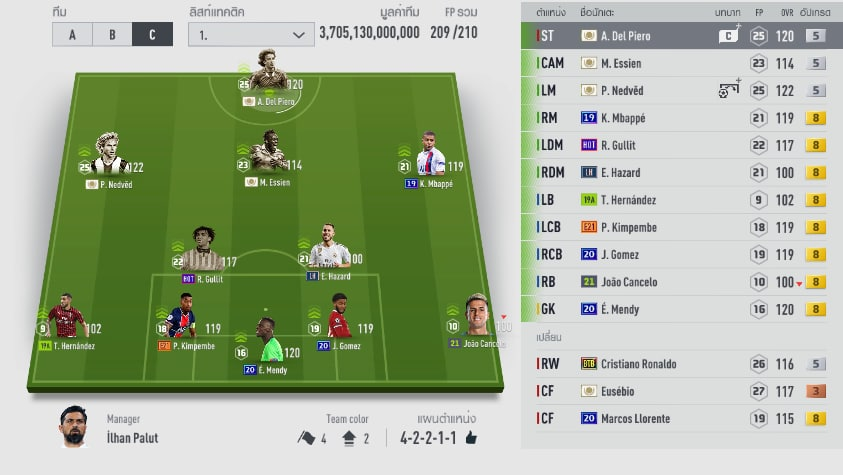Select goalkeeper É. Mendy on pitch
Image resolution: width=843 pixels, height=475 pixels.
(x=265, y=345)
